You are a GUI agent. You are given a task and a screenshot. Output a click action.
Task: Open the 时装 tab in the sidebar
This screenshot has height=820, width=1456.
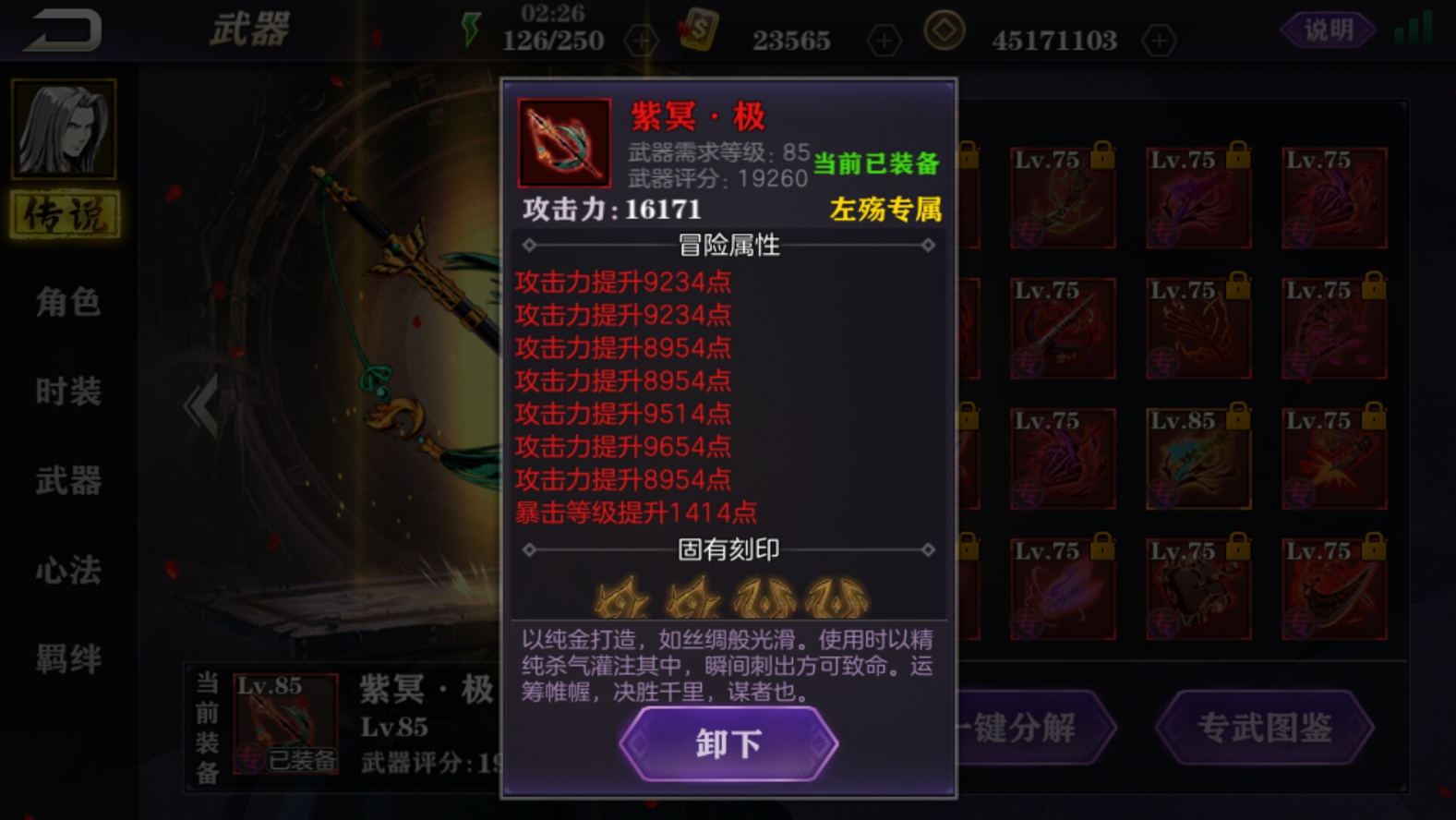66,390
